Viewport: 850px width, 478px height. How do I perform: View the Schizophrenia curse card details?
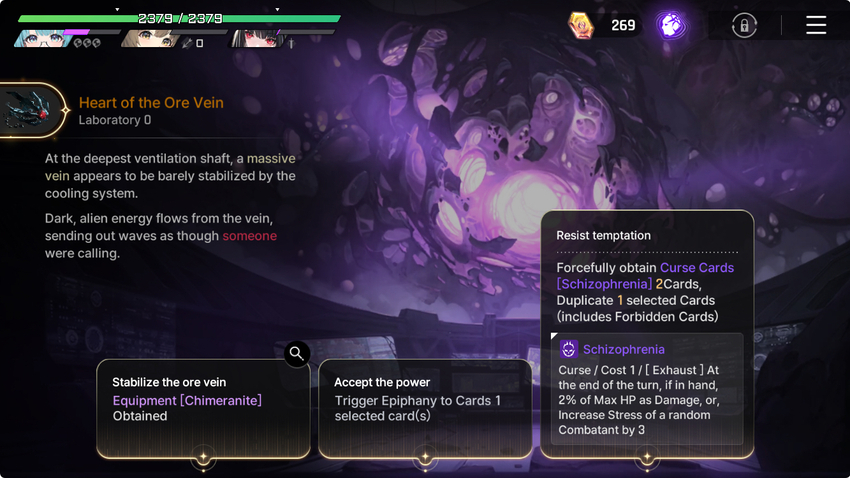click(646, 388)
